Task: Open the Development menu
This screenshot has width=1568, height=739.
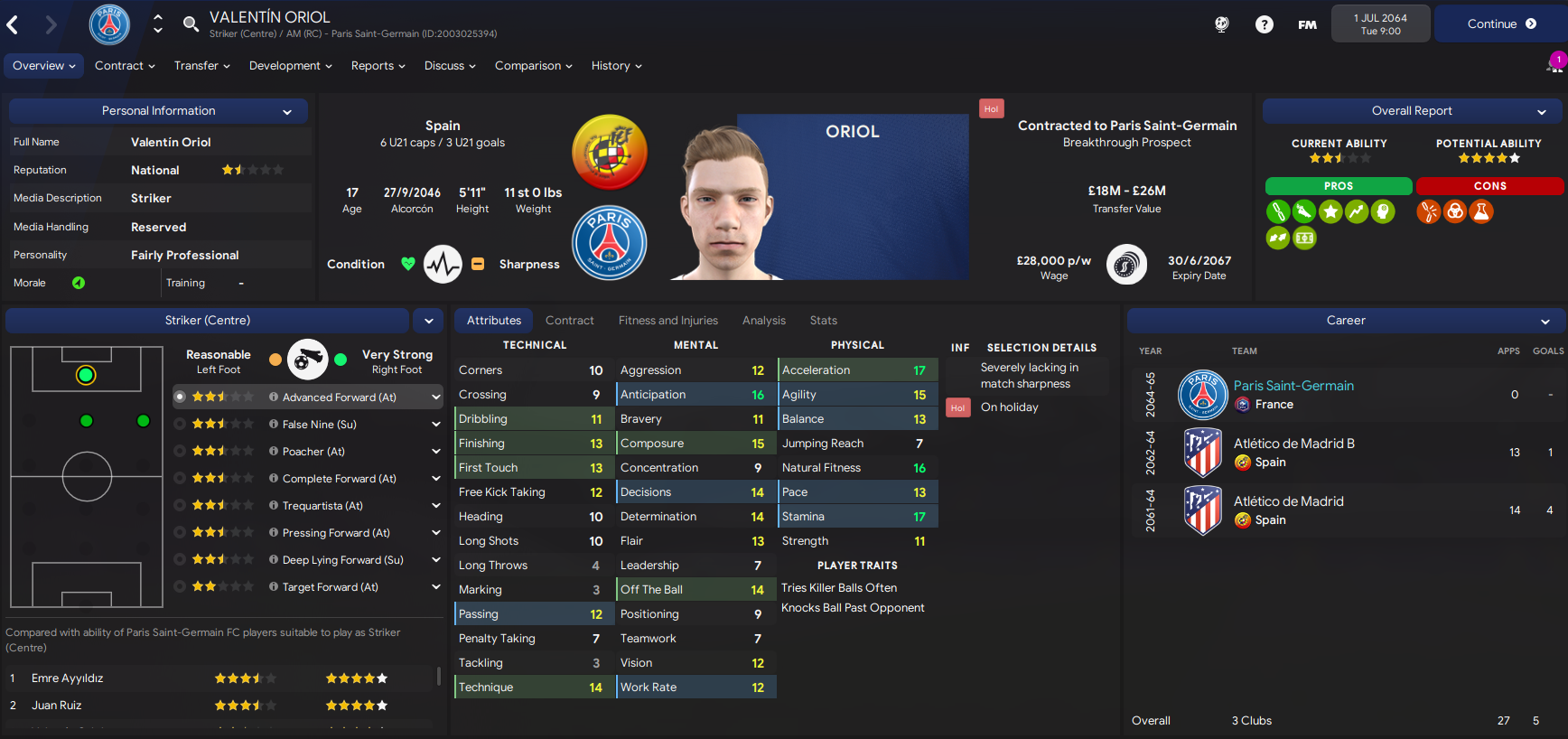Action: 290,66
